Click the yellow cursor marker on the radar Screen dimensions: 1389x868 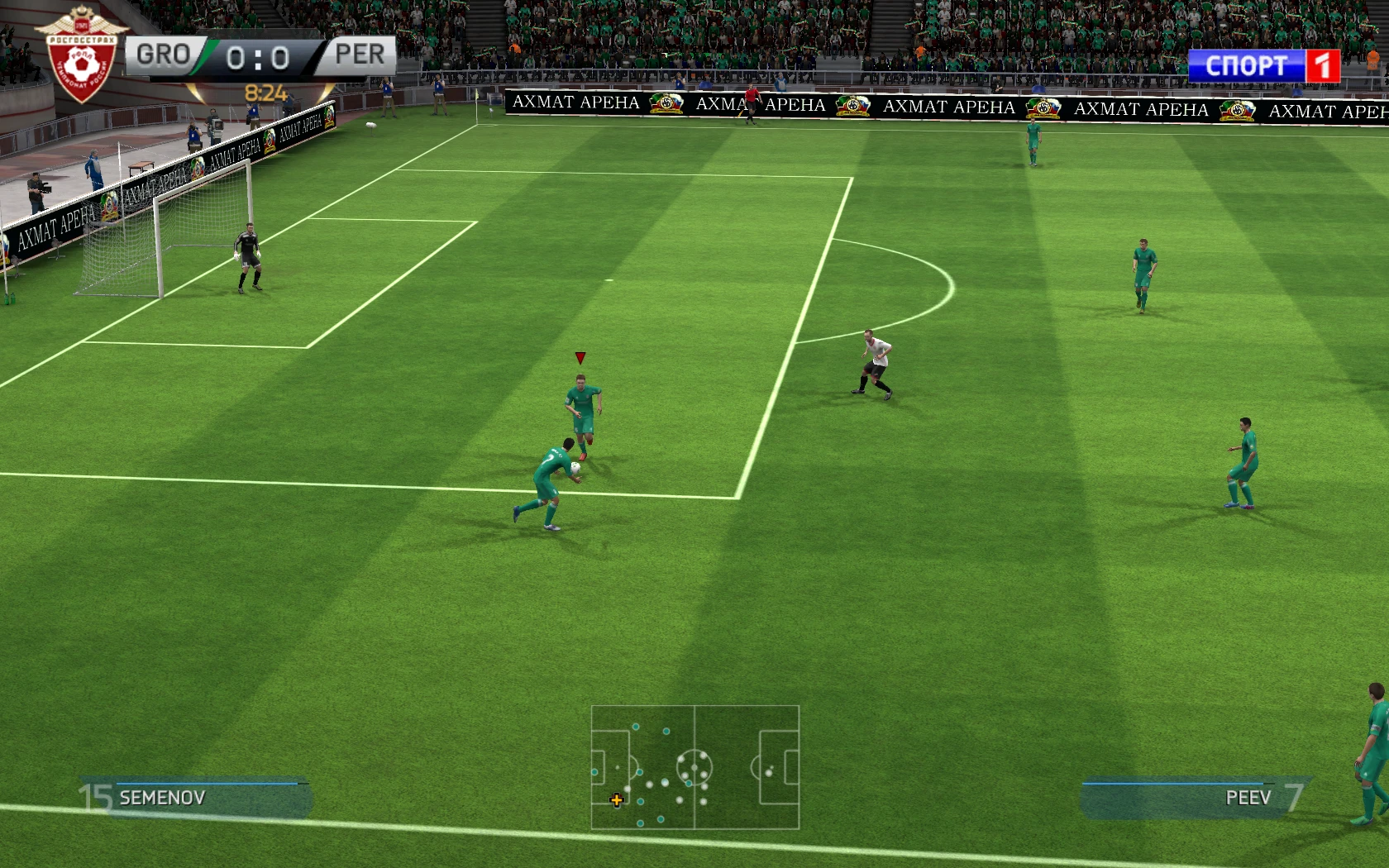pos(617,799)
